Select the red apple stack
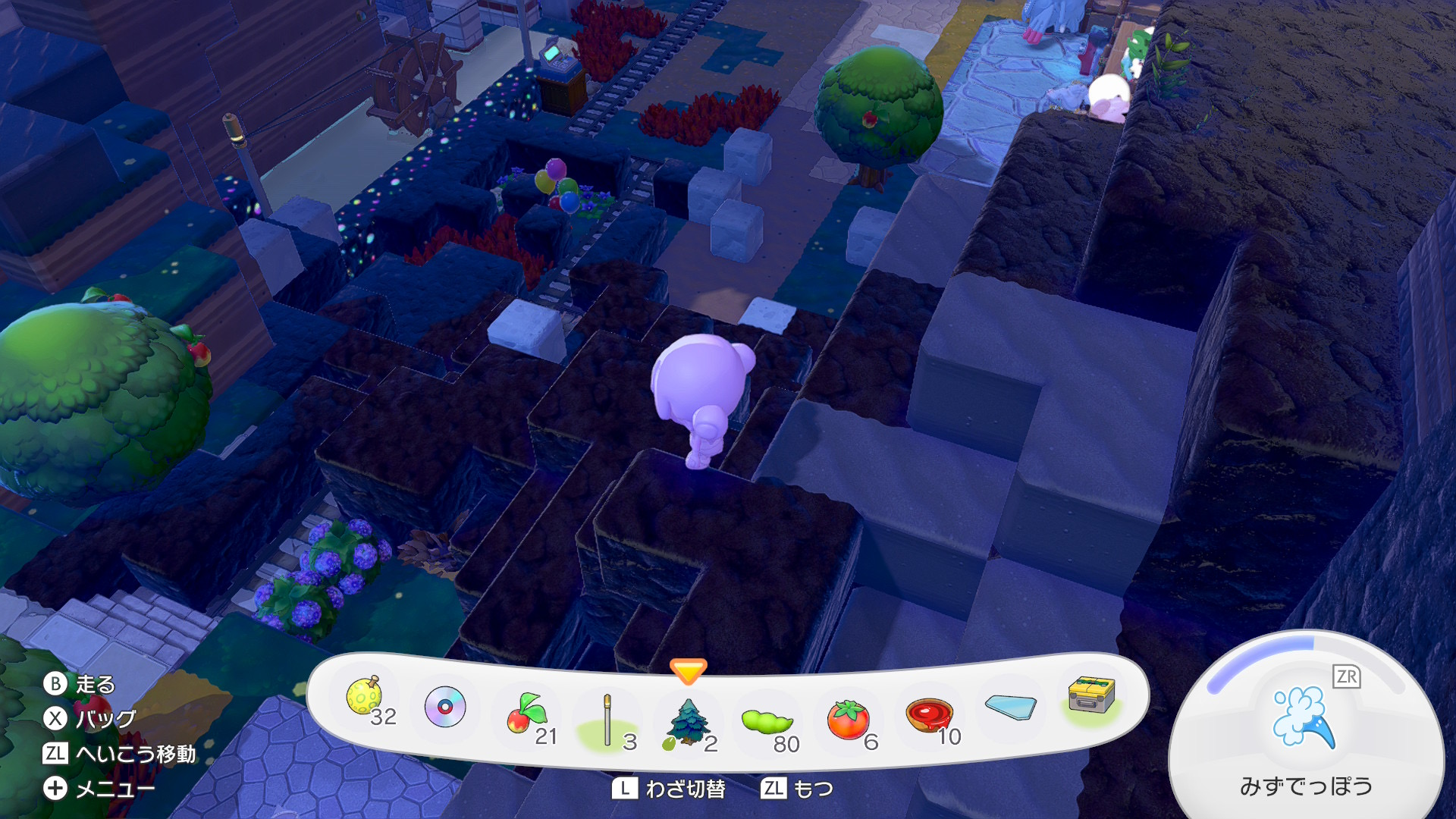The width and height of the screenshot is (1456, 819). (x=526, y=715)
